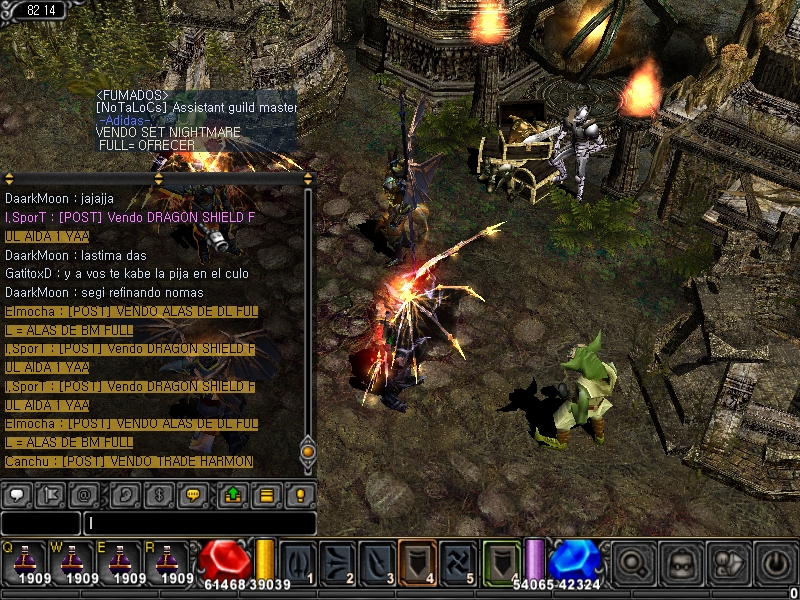Viewport: 800px width, 600px height.
Task: Activate the skill in hotbar slot 1
Action: click(x=297, y=562)
